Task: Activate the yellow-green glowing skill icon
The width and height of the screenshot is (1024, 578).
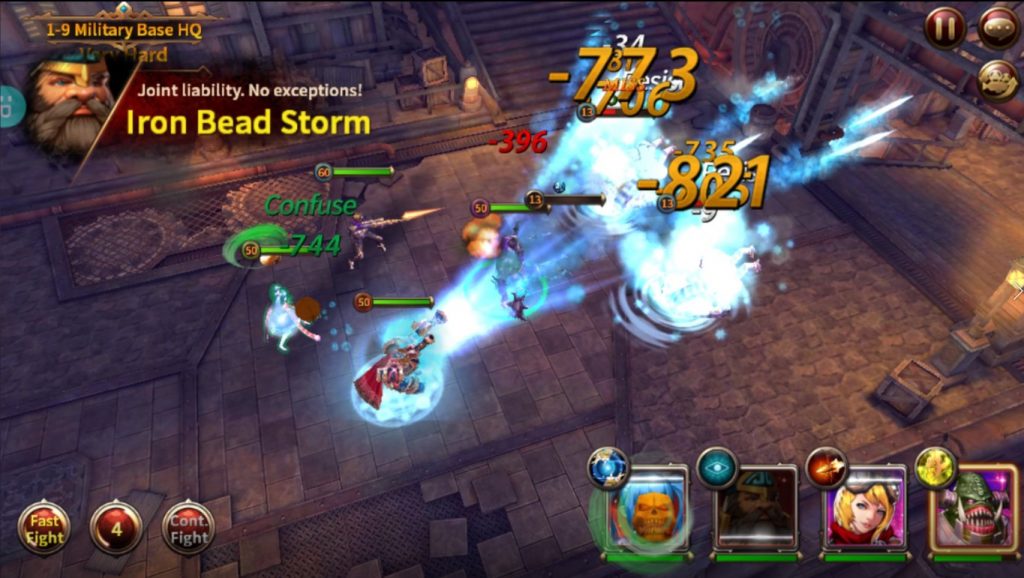Action: click(x=935, y=467)
